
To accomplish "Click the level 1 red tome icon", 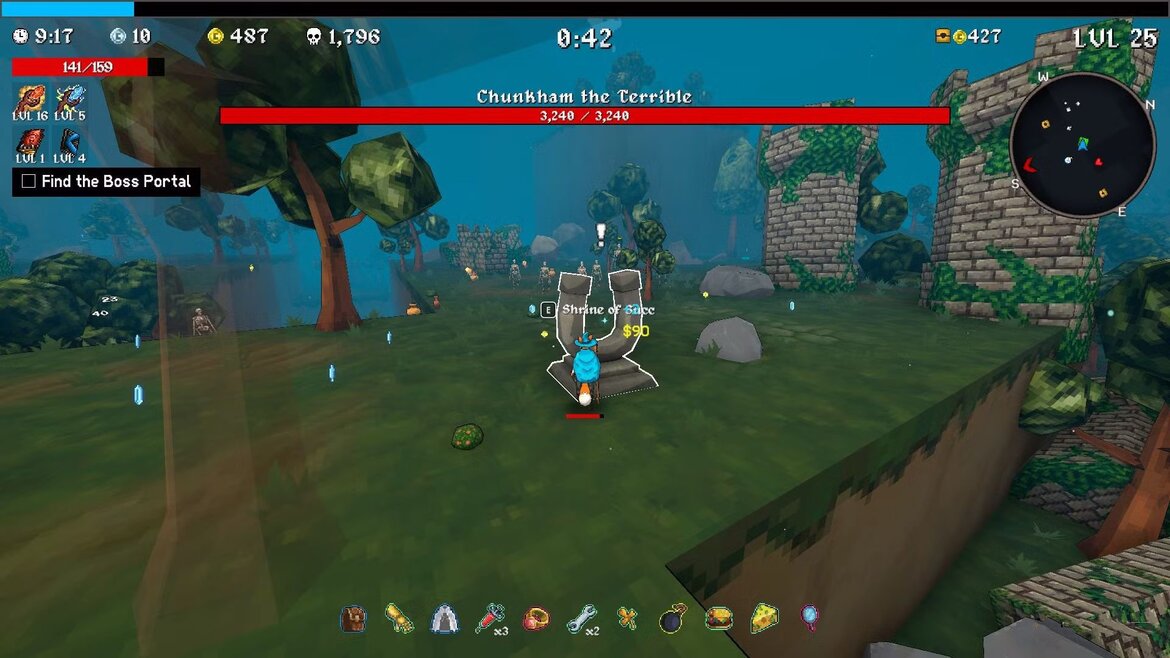I will coord(30,142).
